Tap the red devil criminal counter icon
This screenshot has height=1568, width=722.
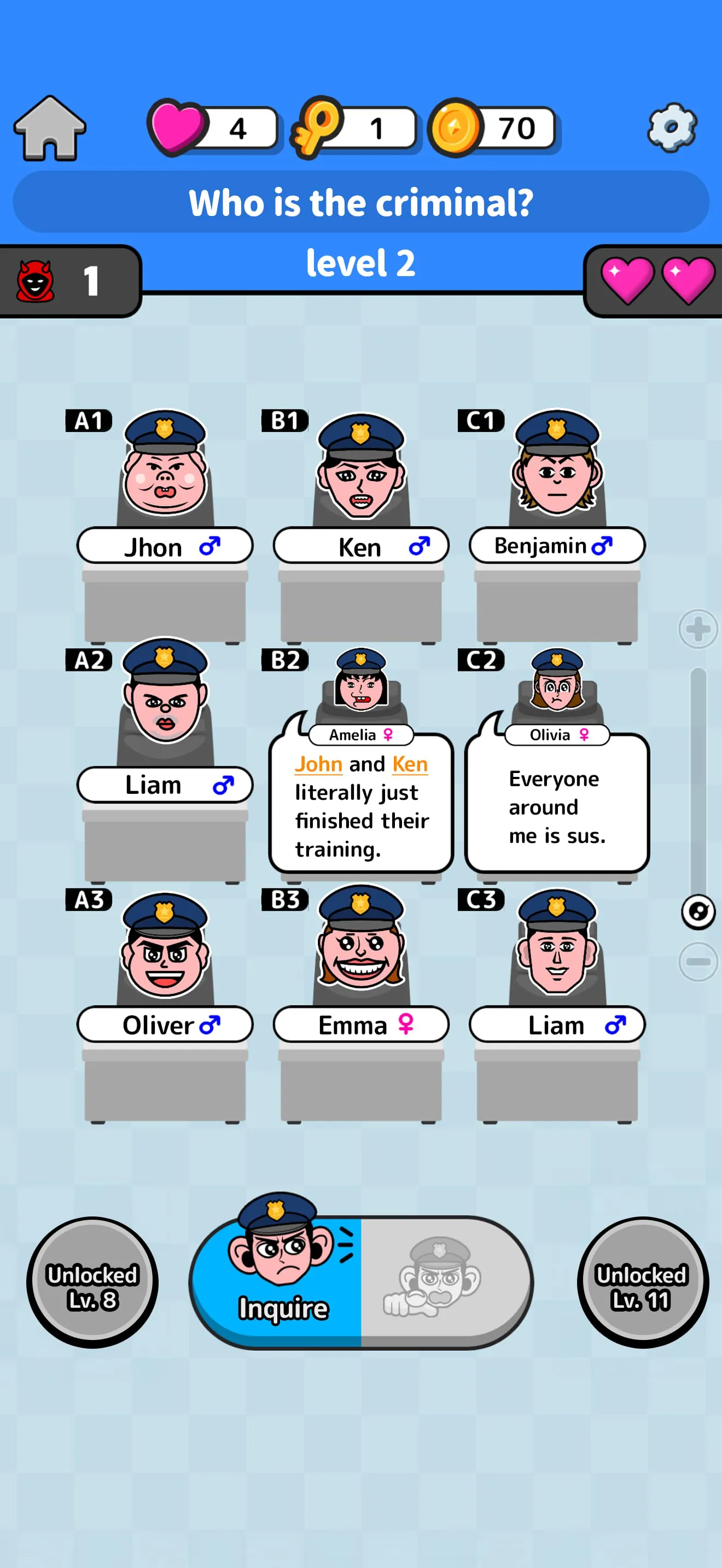click(34, 281)
